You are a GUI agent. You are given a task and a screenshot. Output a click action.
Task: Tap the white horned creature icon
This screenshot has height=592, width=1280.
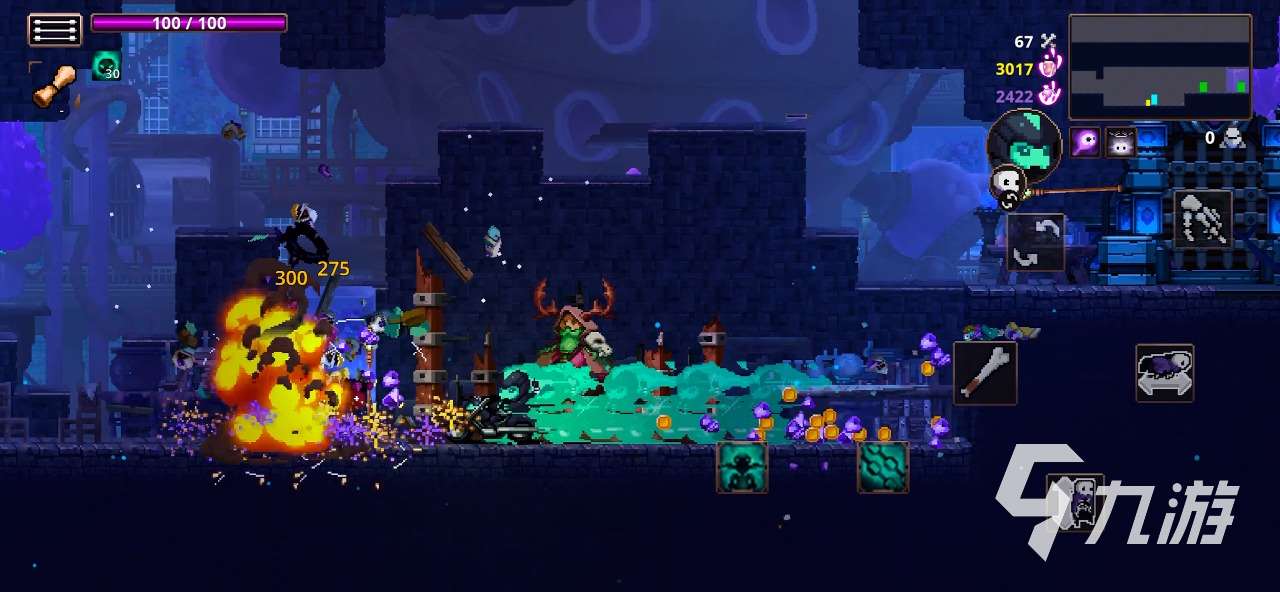click(1120, 142)
